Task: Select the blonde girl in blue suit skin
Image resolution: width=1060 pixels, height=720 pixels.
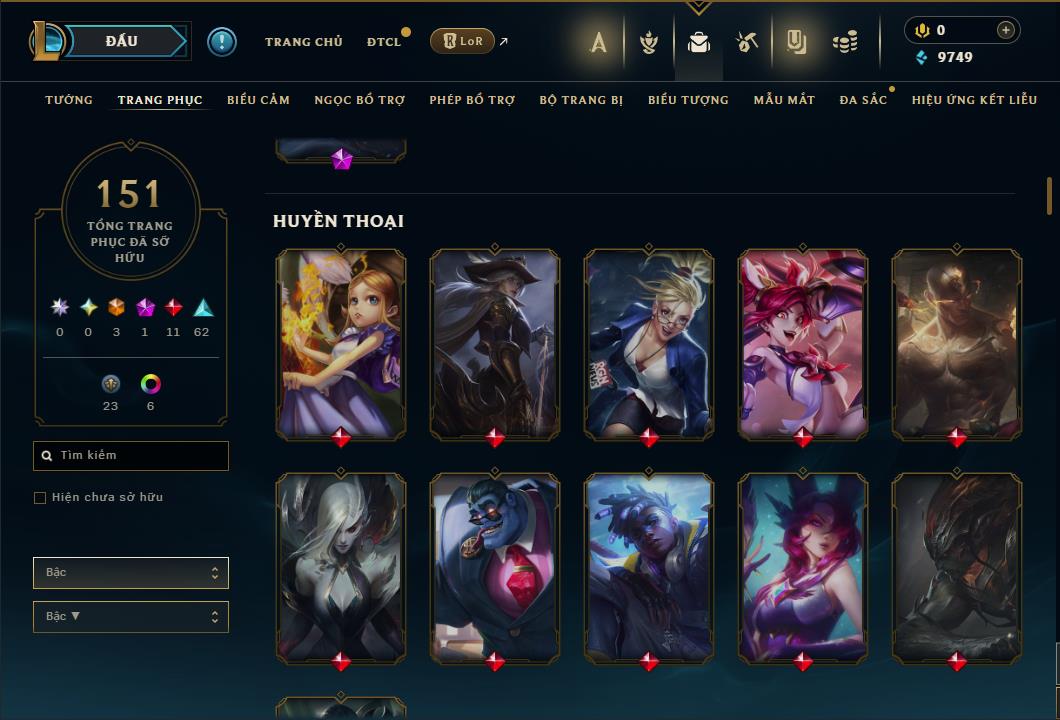Action: click(x=649, y=343)
